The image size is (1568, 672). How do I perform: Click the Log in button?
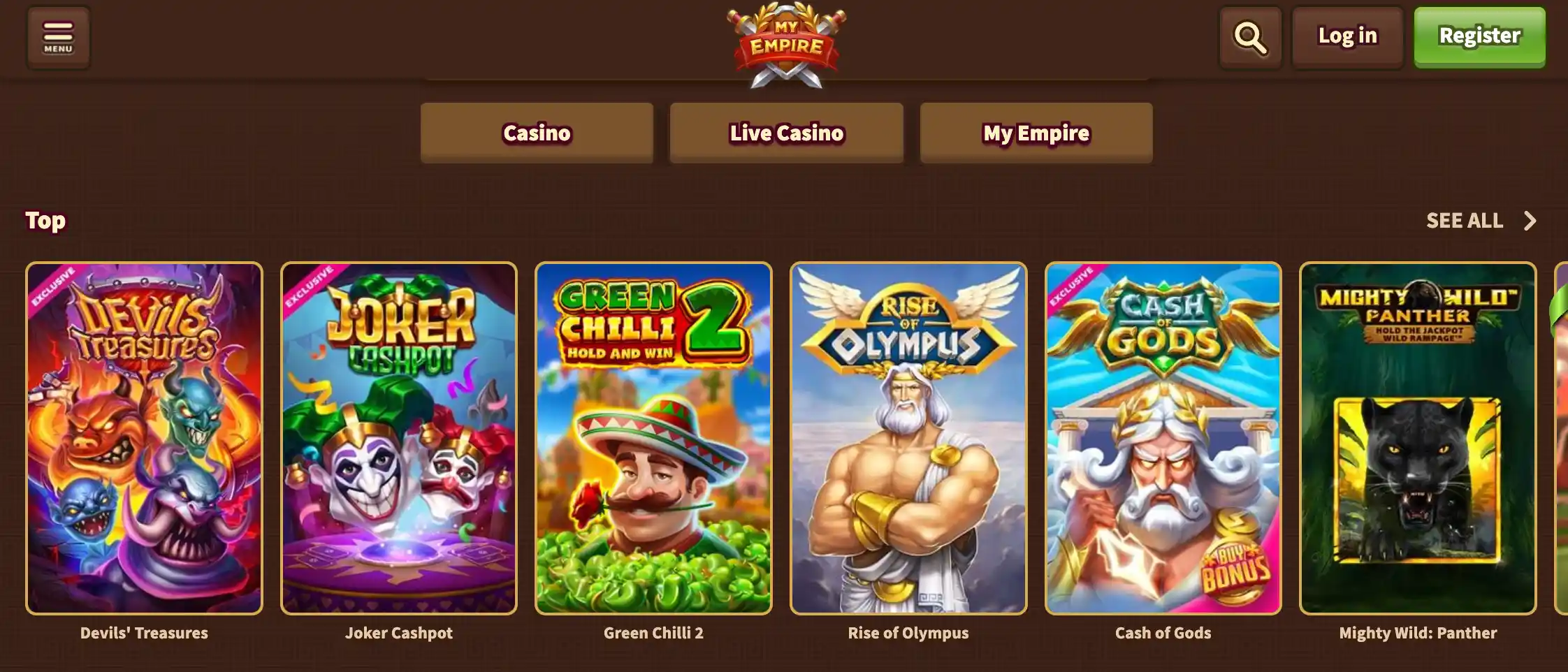pyautogui.click(x=1347, y=37)
